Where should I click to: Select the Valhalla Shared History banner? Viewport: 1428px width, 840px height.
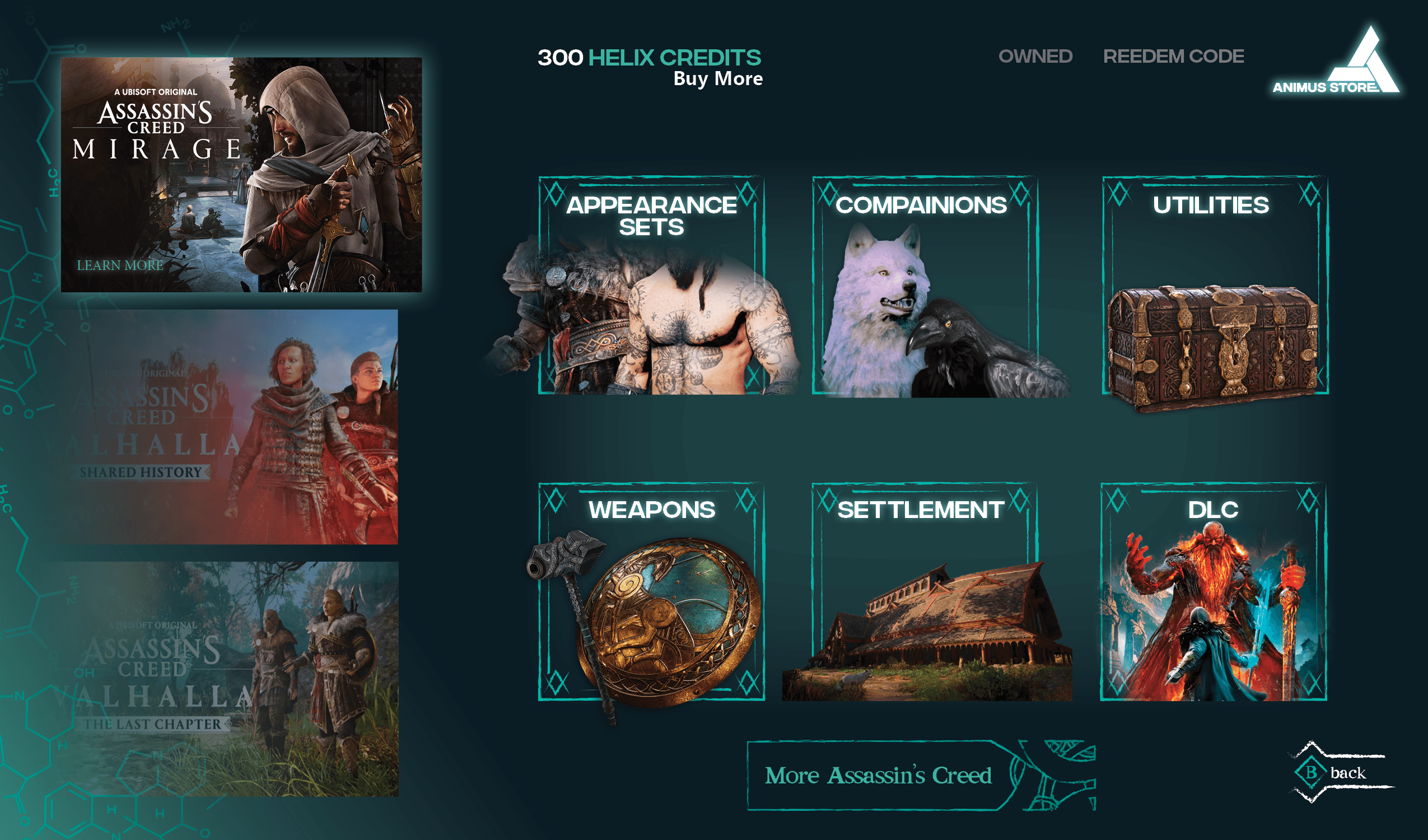pyautogui.click(x=230, y=427)
